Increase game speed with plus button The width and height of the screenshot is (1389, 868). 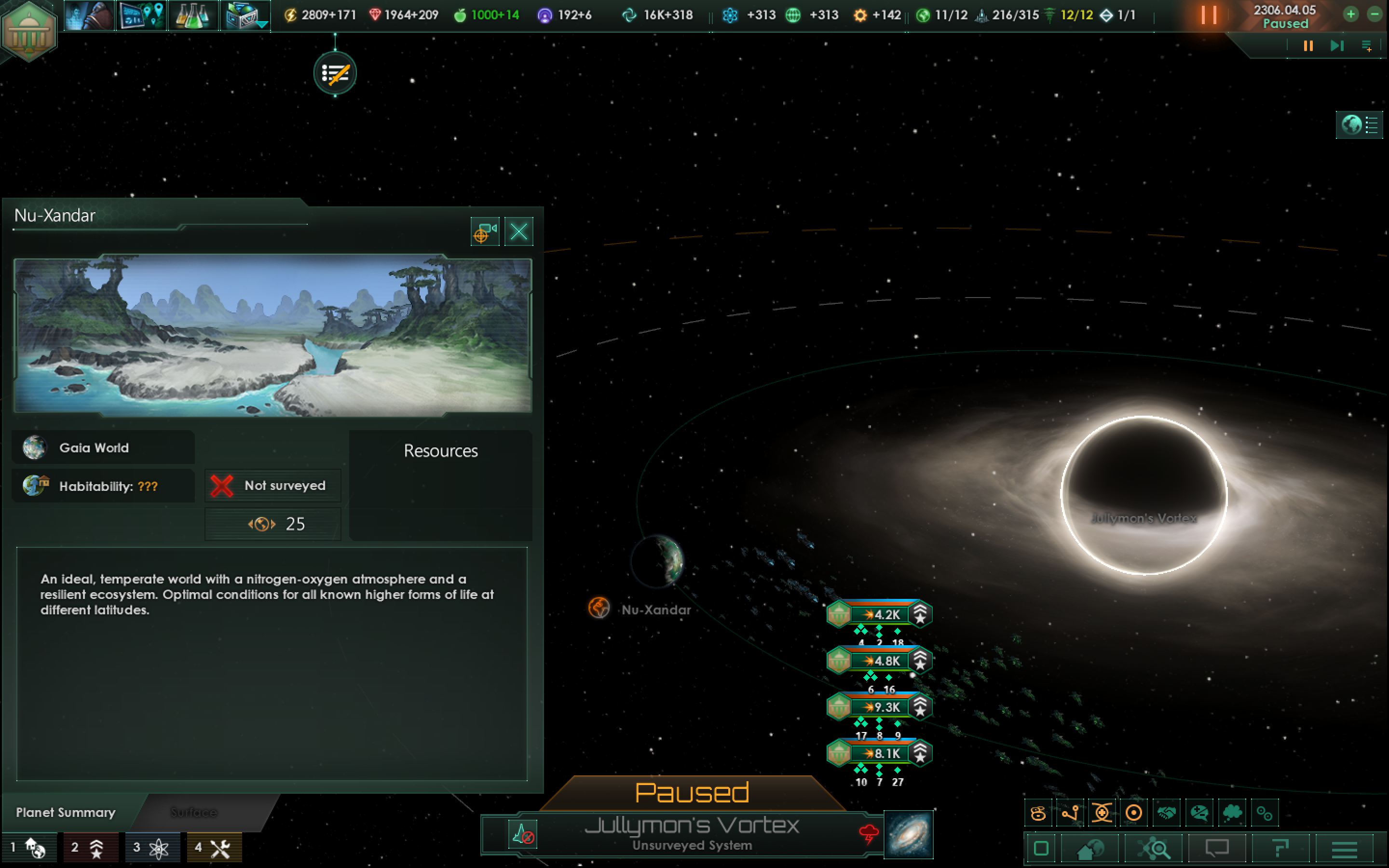pyautogui.click(x=1351, y=15)
